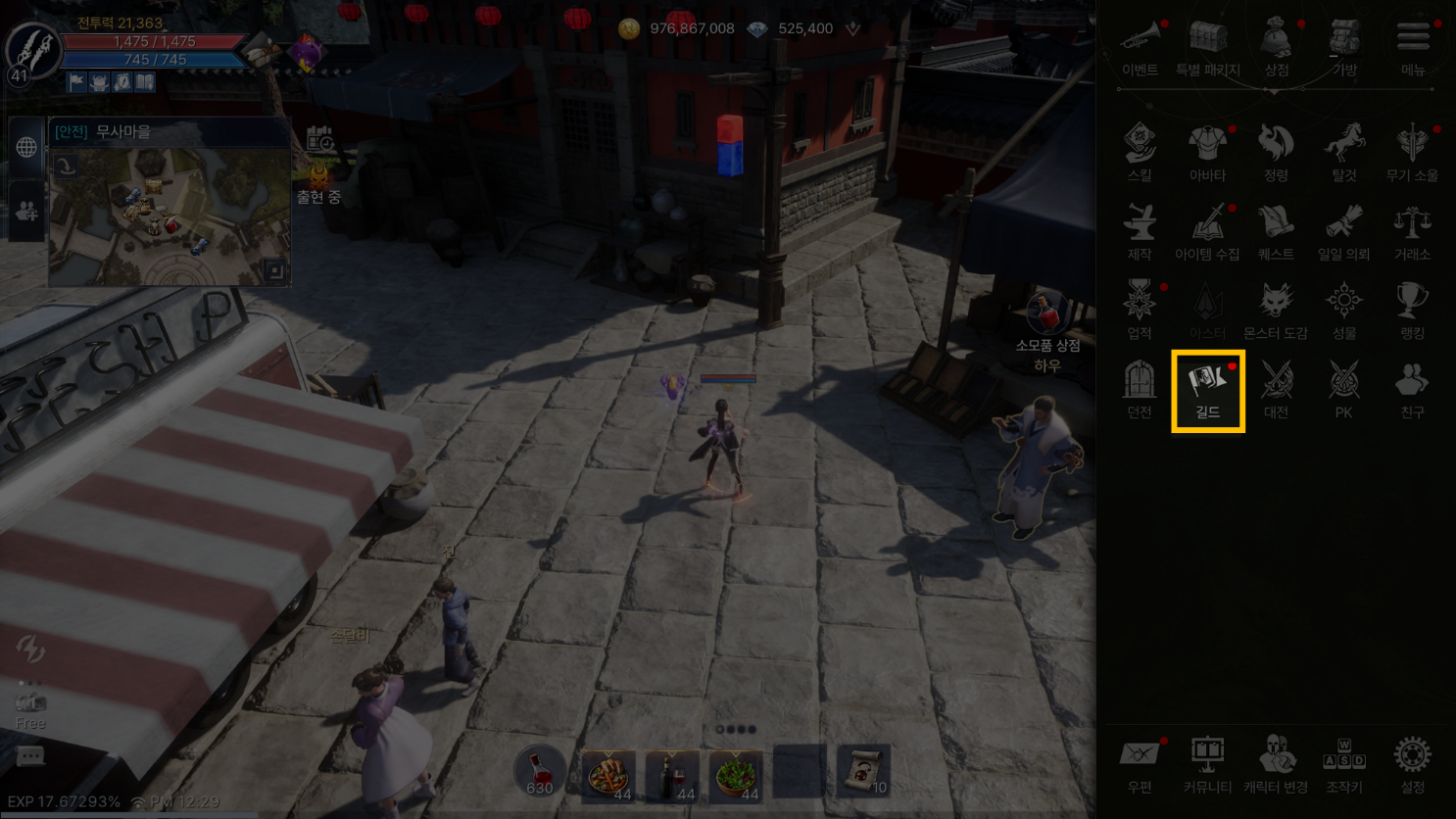Viewport: 1456px width, 819px height.
Task: Click the 무사마을 minimap
Action: 169,216
